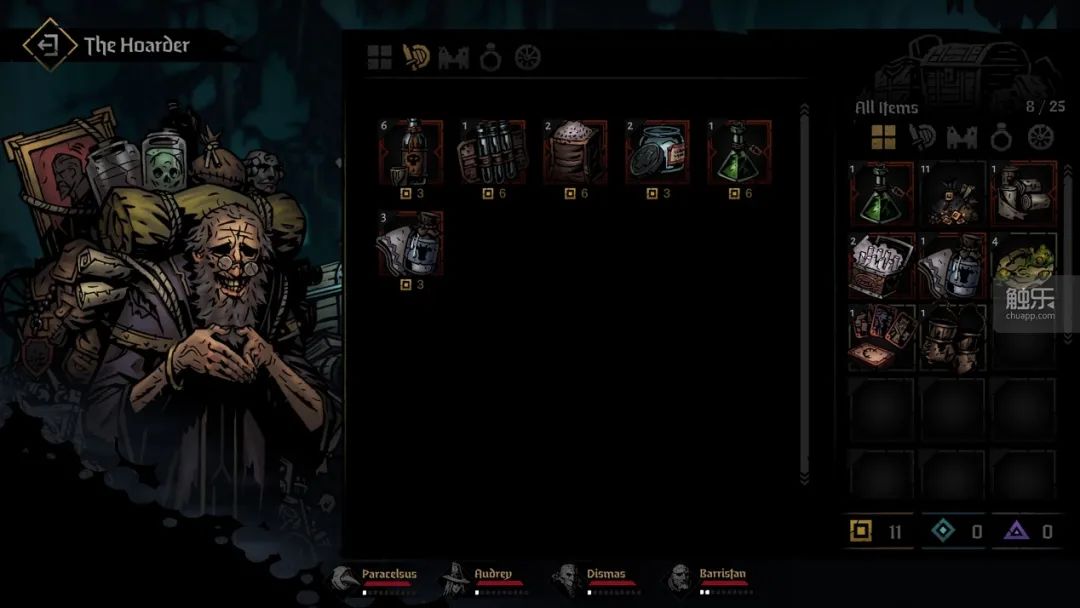Image resolution: width=1080 pixels, height=608 pixels.
Task: Buy the skull-labeled bottle with cup
Action: (x=411, y=152)
